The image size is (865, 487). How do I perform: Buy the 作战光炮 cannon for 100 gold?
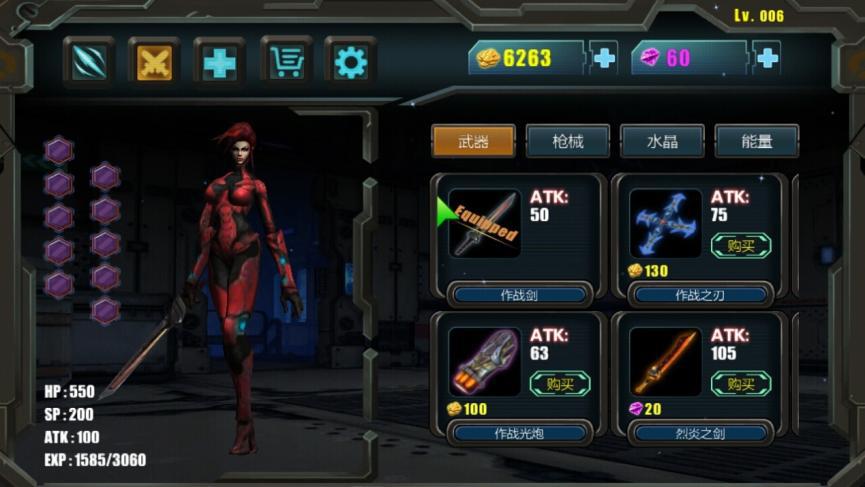tap(560, 383)
